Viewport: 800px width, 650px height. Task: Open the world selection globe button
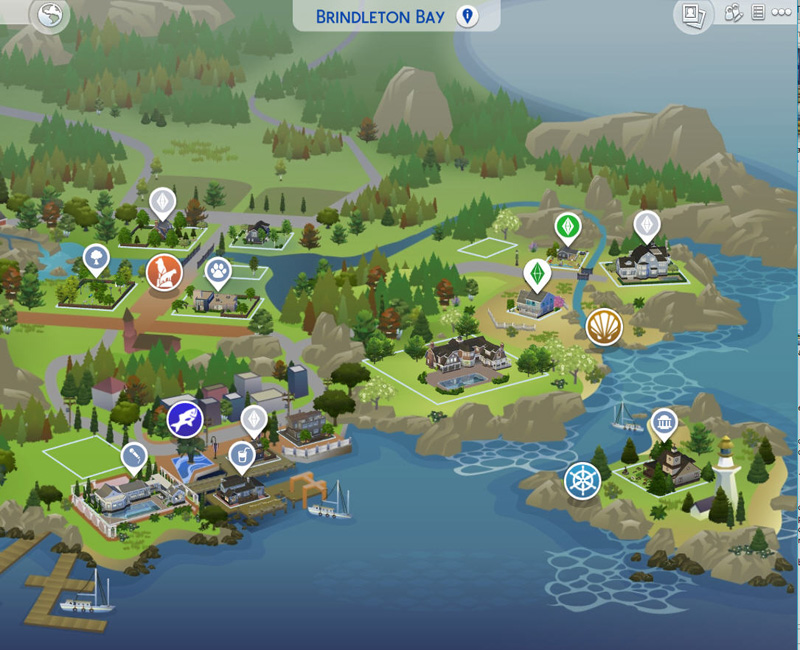(48, 15)
